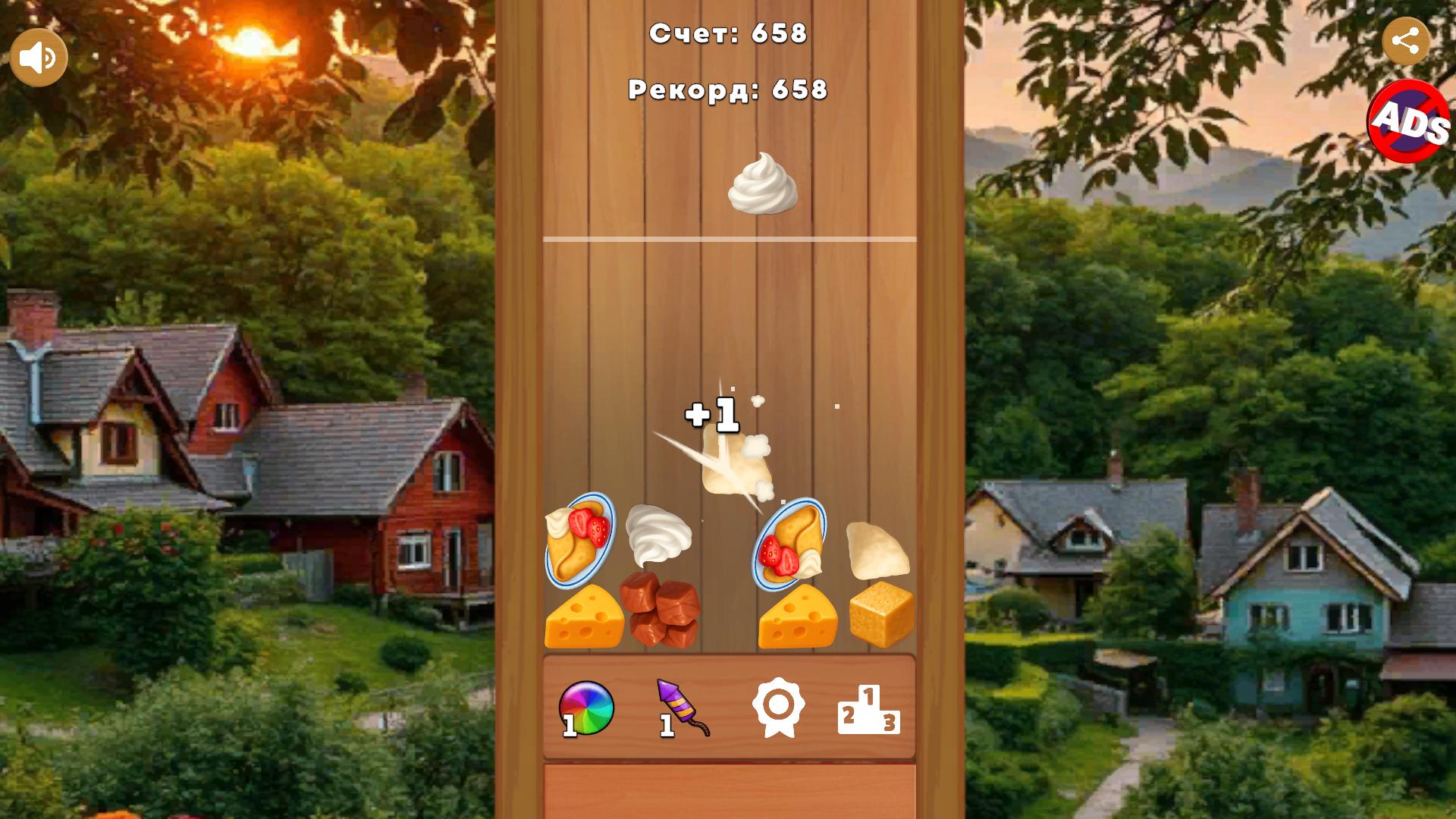1456x819 pixels.
Task: Click the Рекорд: 658 record text
Action: point(726,91)
